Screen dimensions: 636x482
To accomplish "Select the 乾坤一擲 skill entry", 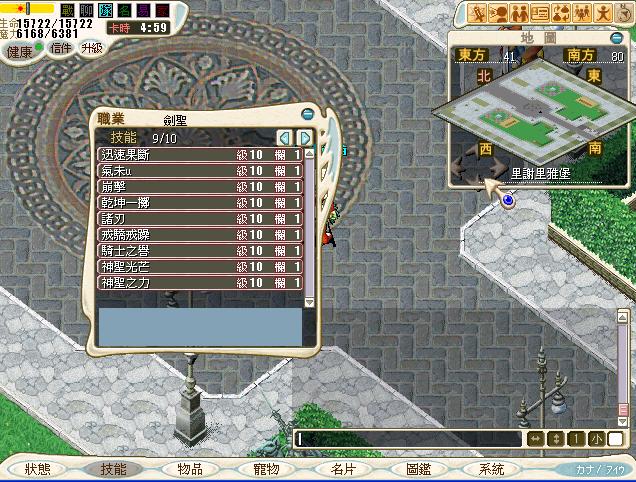I will pos(200,203).
